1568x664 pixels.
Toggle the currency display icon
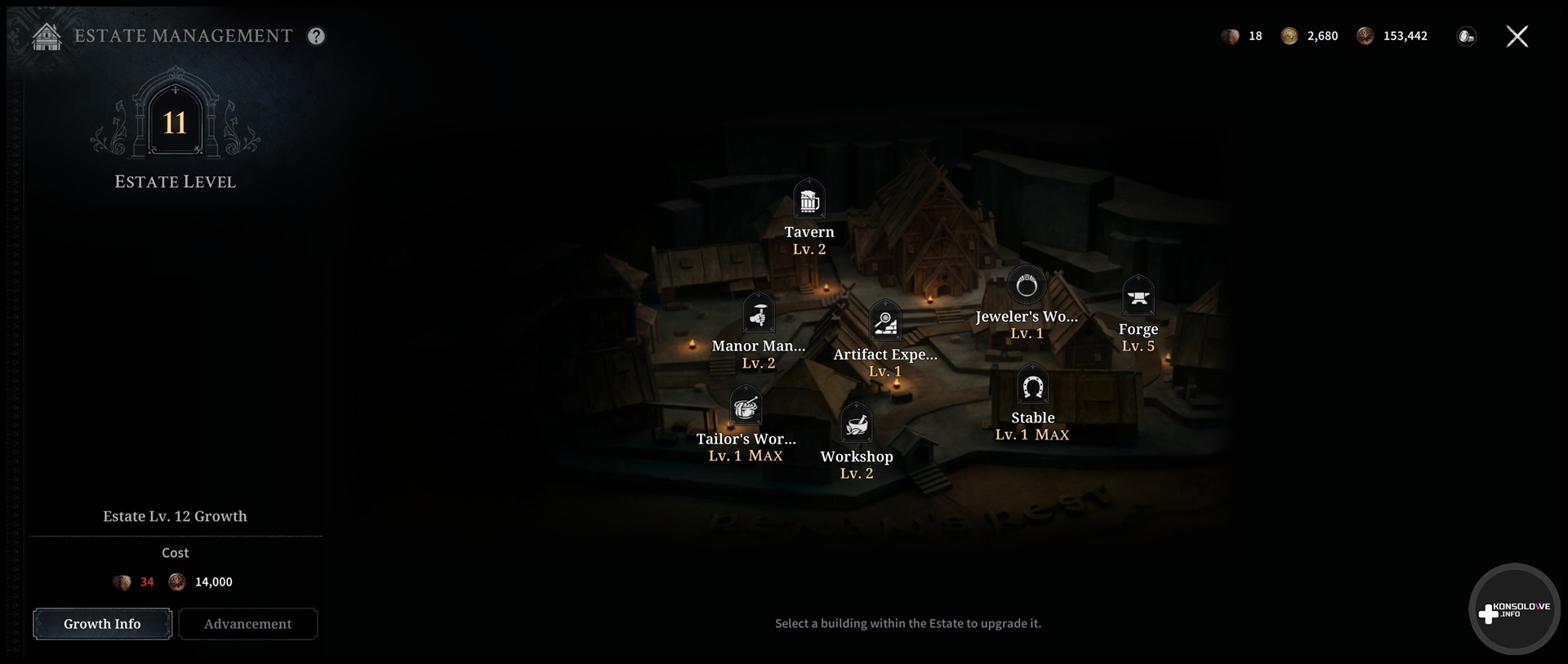[1467, 36]
